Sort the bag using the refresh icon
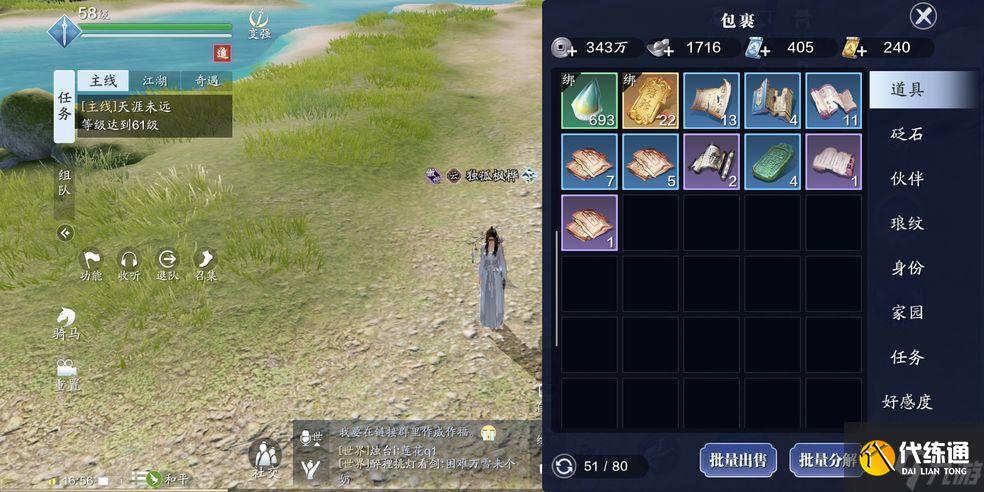 pos(565,466)
